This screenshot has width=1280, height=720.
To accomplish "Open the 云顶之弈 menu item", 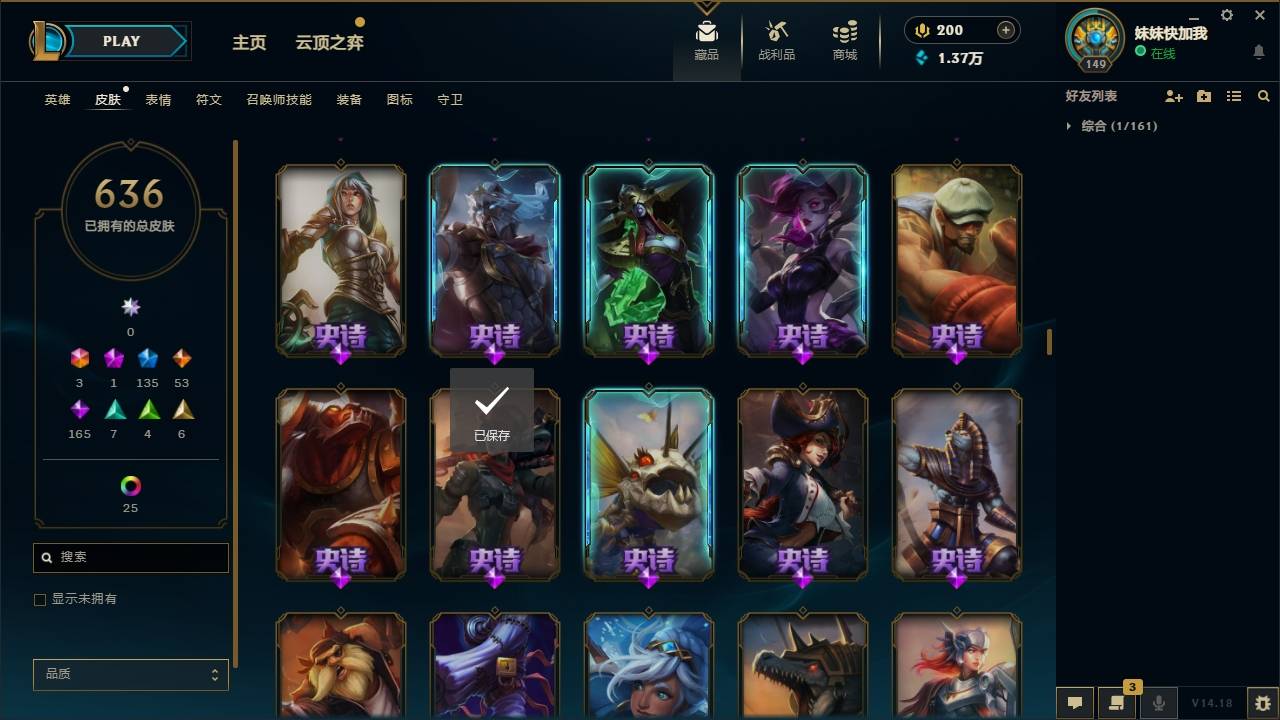I will click(x=329, y=42).
